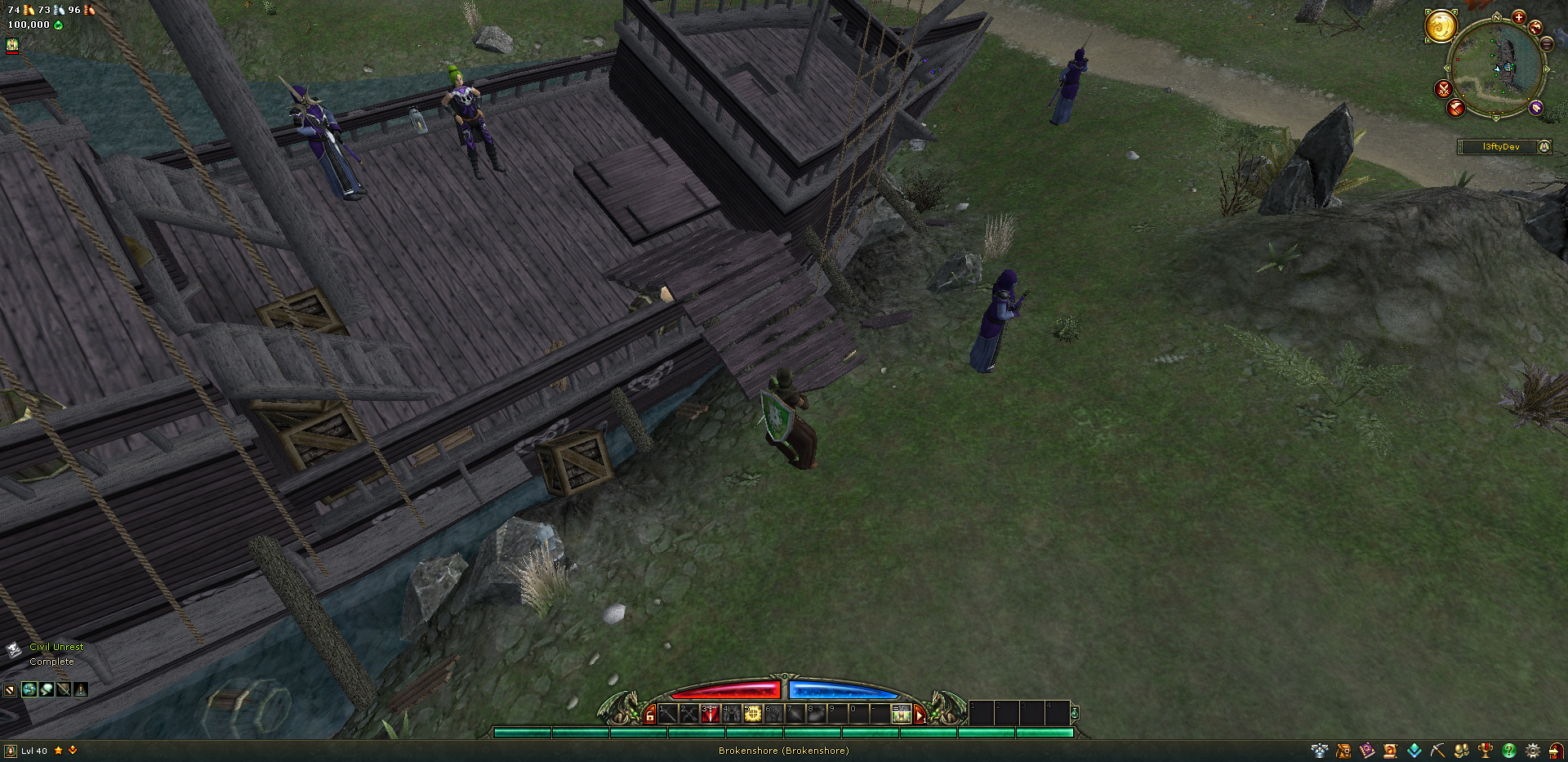Click the minus button to zoom out minimap
This screenshot has width=1568, height=762.
(1546, 45)
